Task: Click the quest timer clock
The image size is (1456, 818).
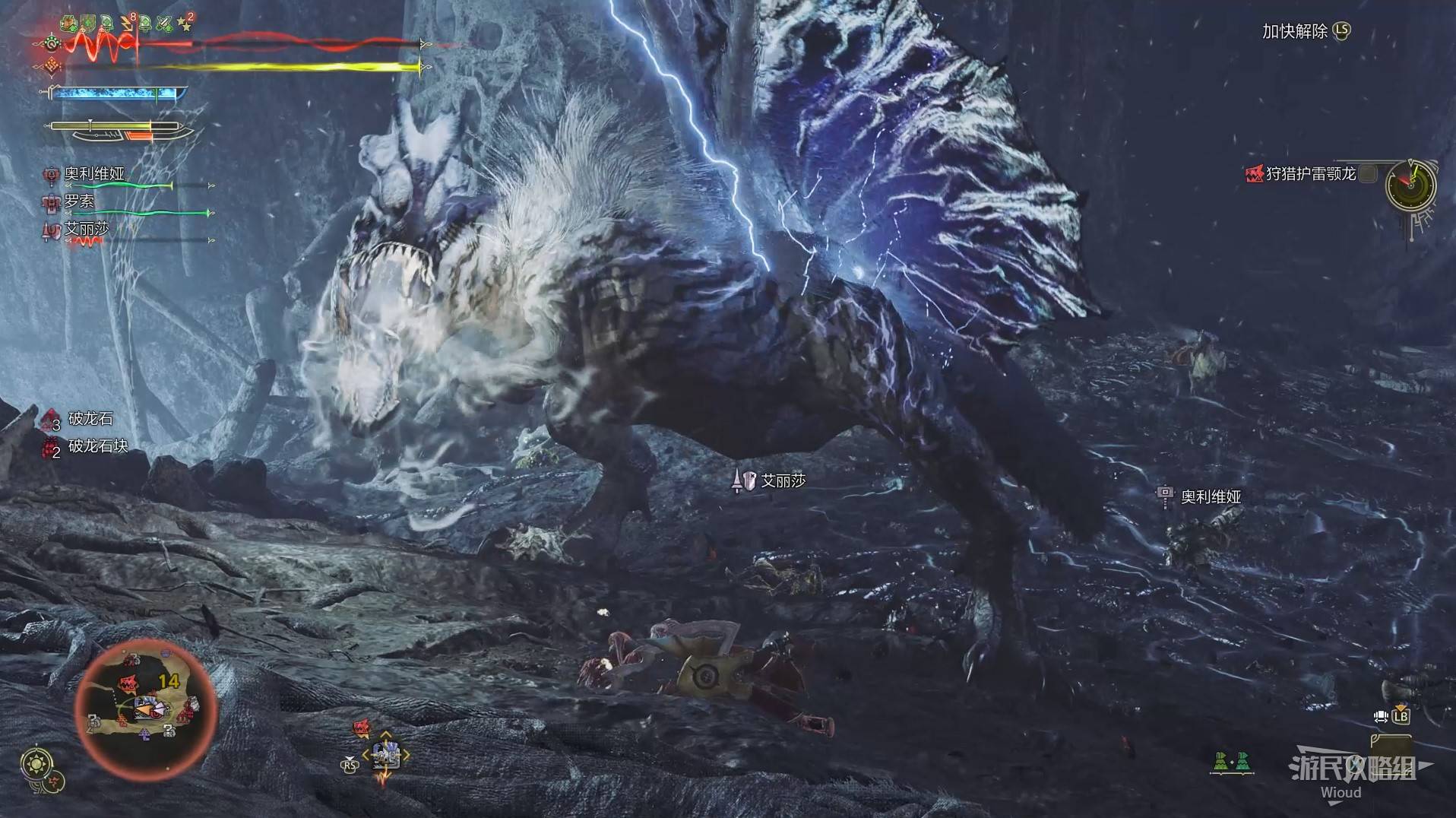Action: click(1410, 185)
